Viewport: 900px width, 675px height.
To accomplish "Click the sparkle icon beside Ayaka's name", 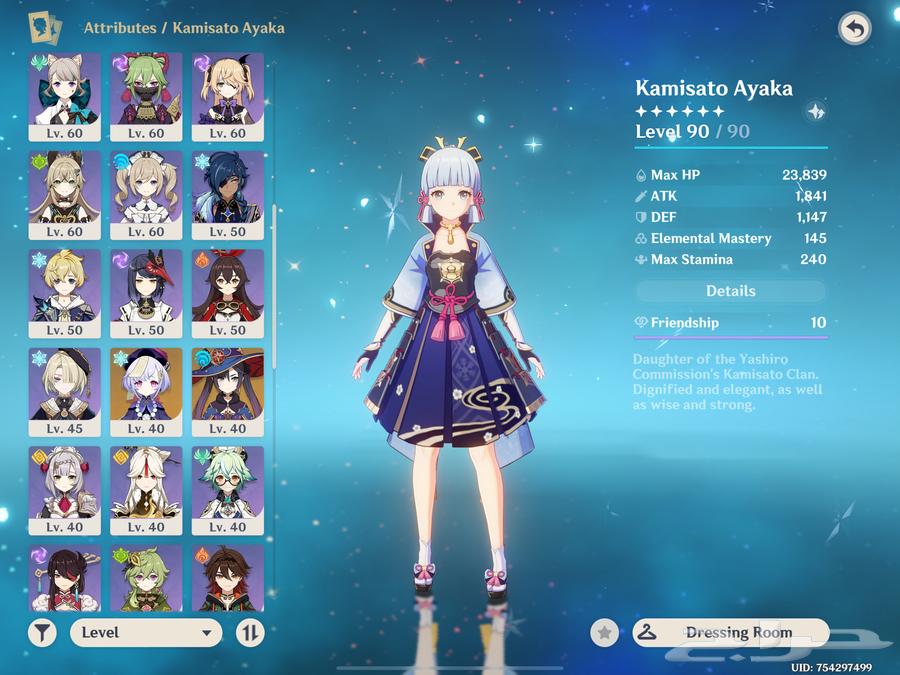I will click(815, 112).
